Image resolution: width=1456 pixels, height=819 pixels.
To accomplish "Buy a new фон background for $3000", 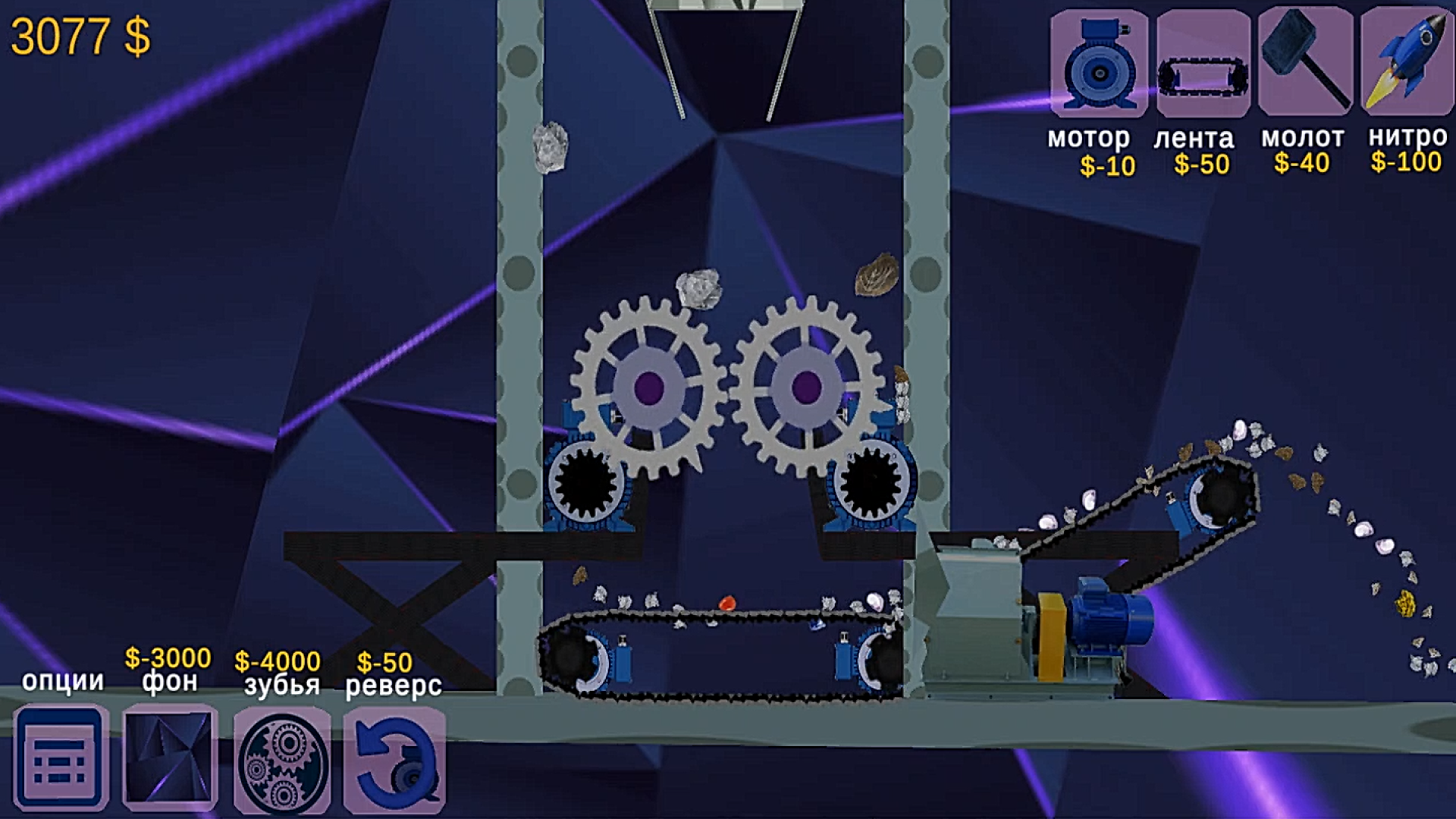I will click(x=168, y=758).
